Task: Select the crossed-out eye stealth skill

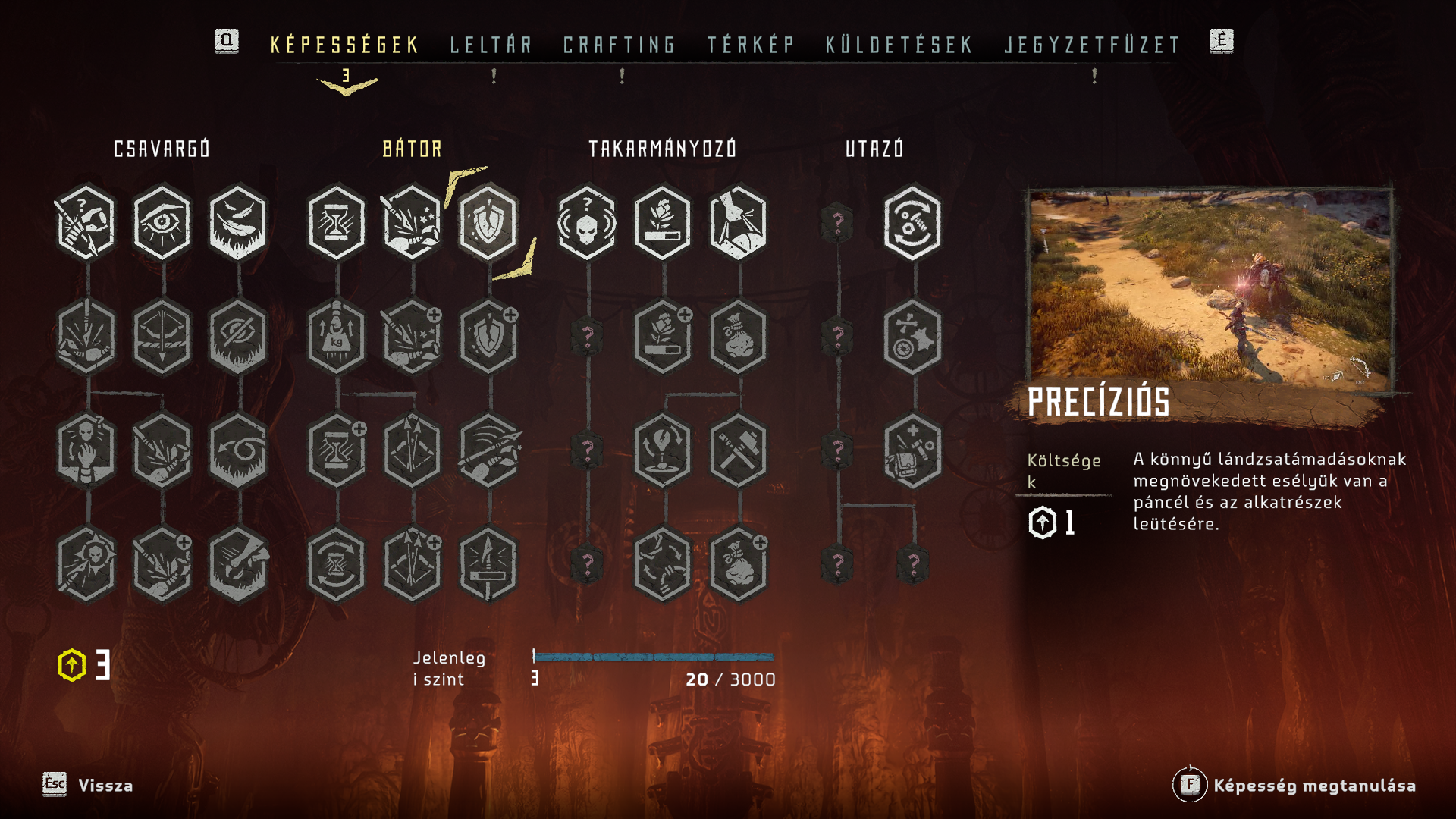Action: [238, 337]
